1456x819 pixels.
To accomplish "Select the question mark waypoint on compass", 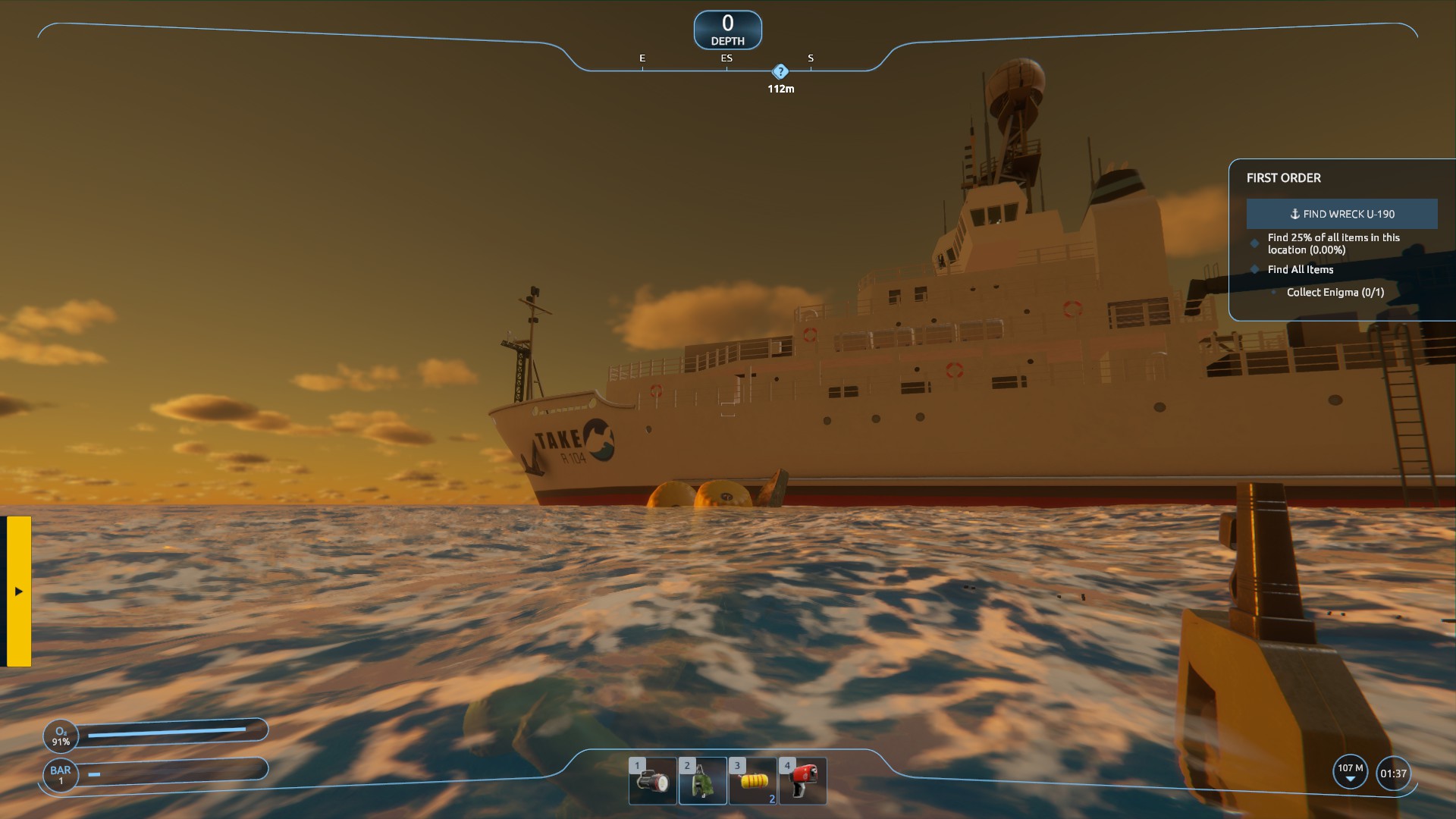I will pyautogui.click(x=780, y=72).
